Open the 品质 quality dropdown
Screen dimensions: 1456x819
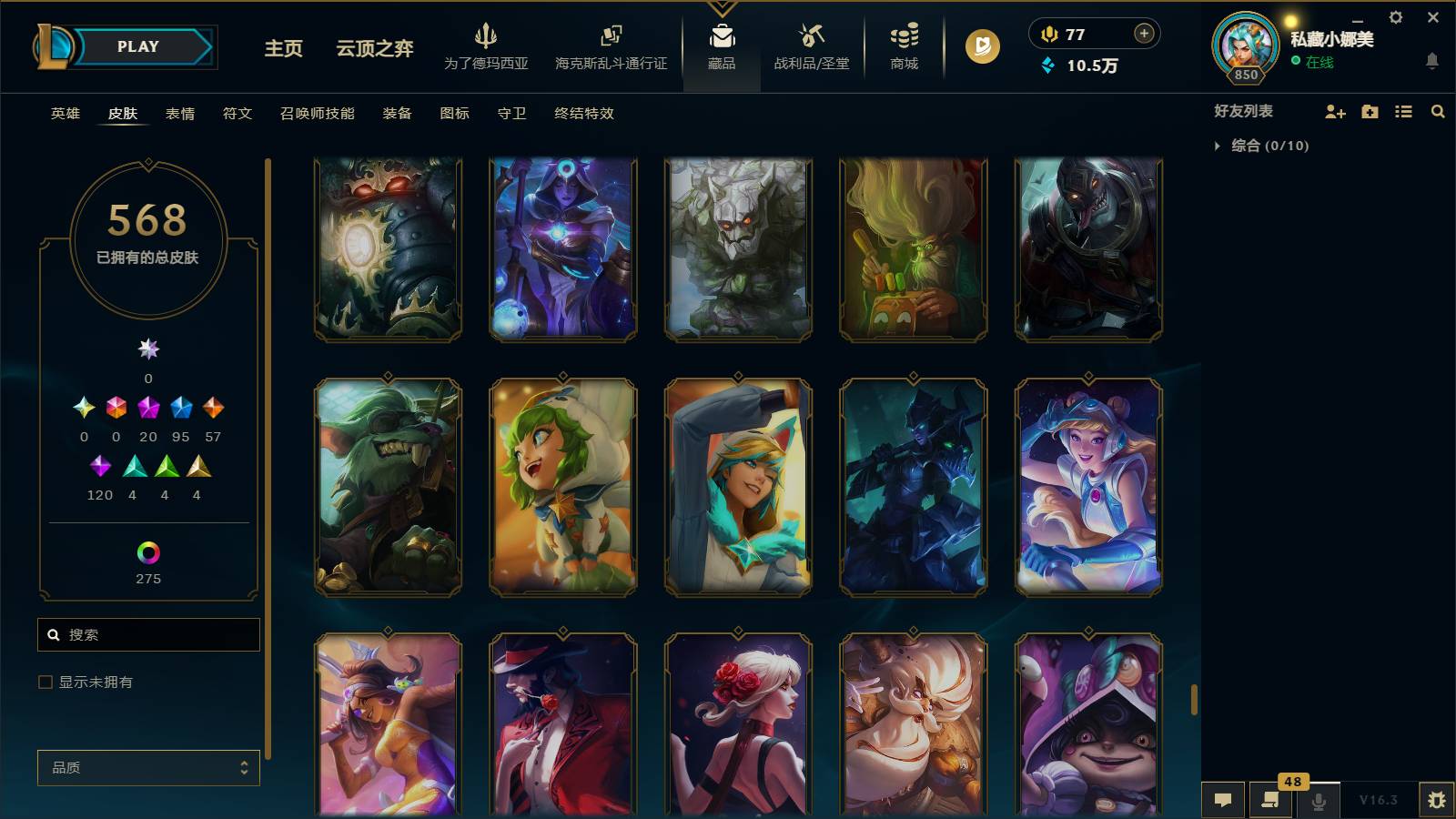(148, 767)
